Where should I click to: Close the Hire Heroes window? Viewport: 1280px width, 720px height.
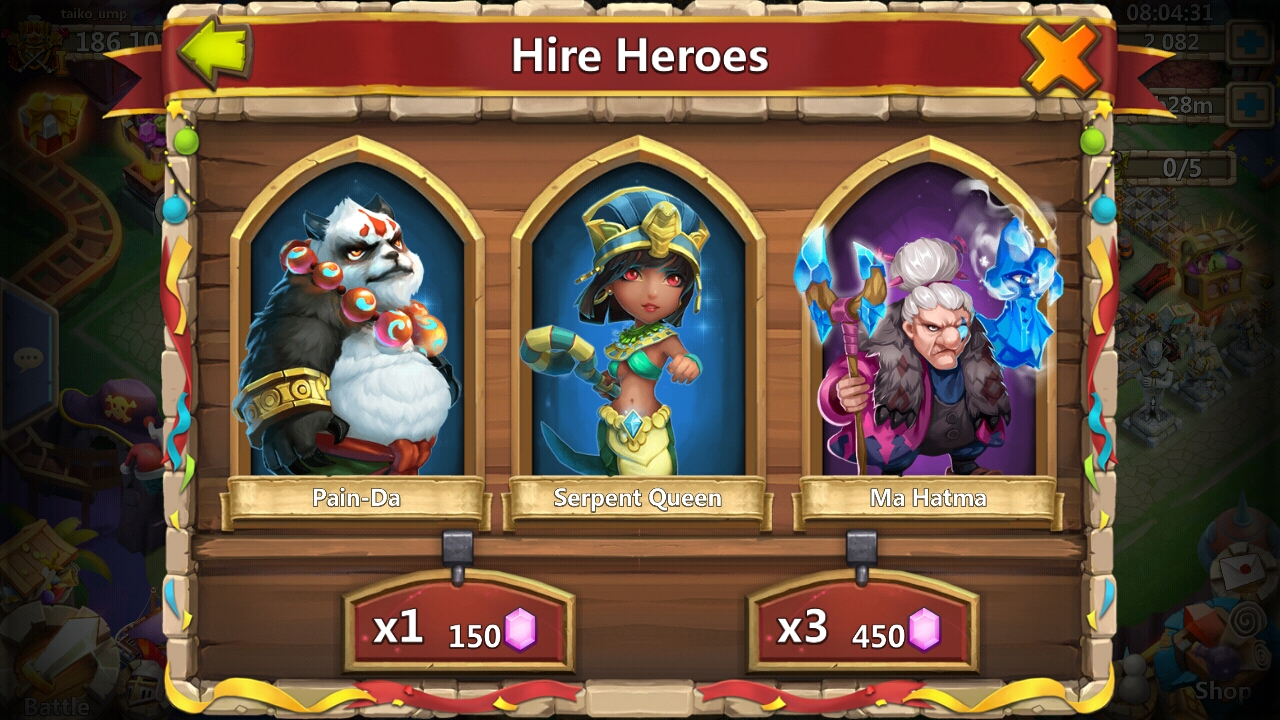pos(1061,56)
